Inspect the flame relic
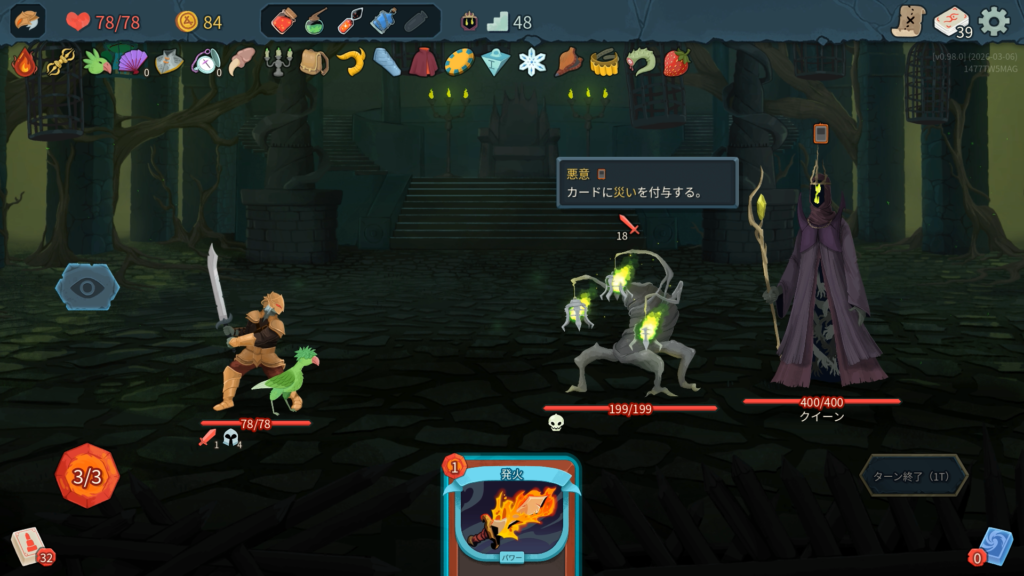This screenshot has width=1024, height=576. (23, 63)
